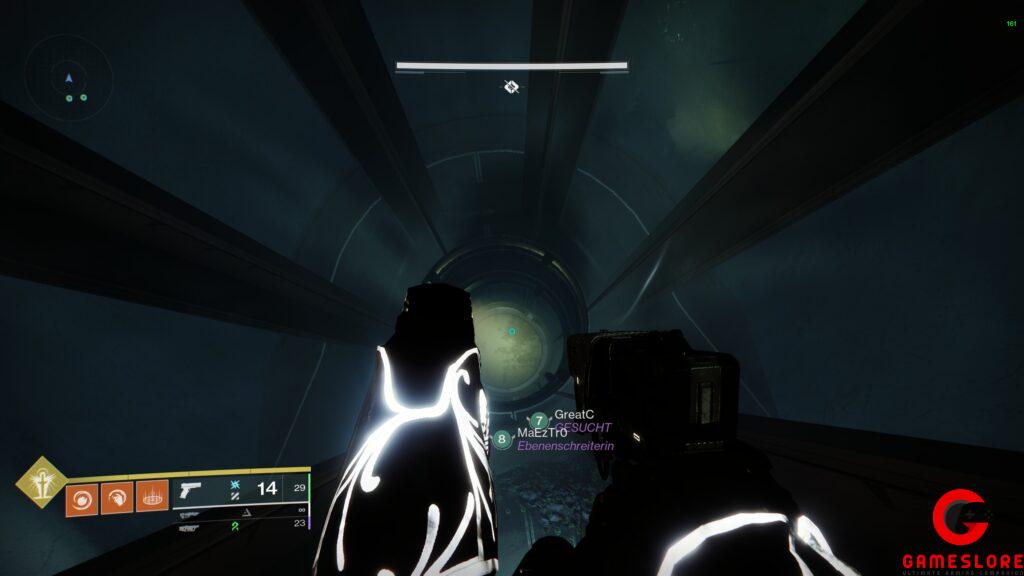Image resolution: width=1024 pixels, height=576 pixels.
Task: Select MaEzTr0's player nameplate
Action: click(x=542, y=432)
